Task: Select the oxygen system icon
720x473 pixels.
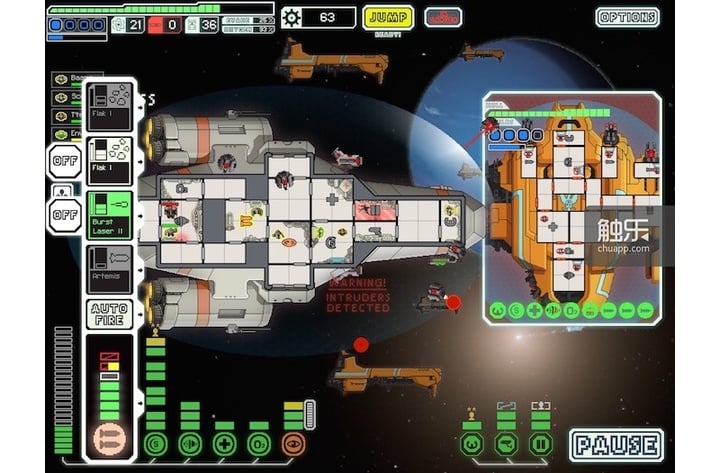Action: point(258,444)
